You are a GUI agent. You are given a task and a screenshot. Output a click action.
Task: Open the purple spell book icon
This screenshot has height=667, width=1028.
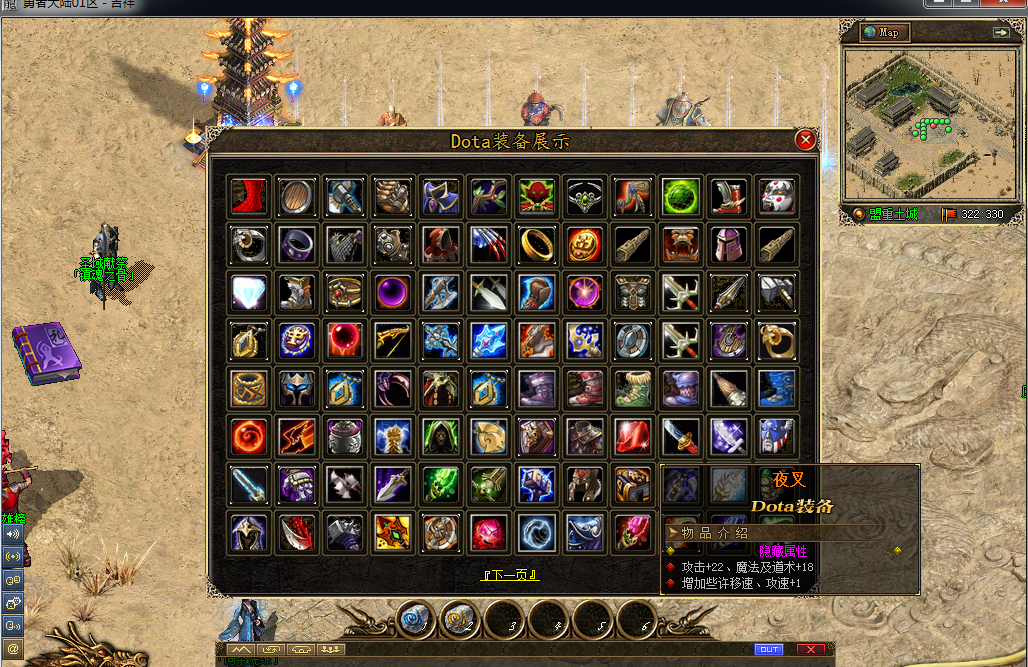pyautogui.click(x=47, y=352)
